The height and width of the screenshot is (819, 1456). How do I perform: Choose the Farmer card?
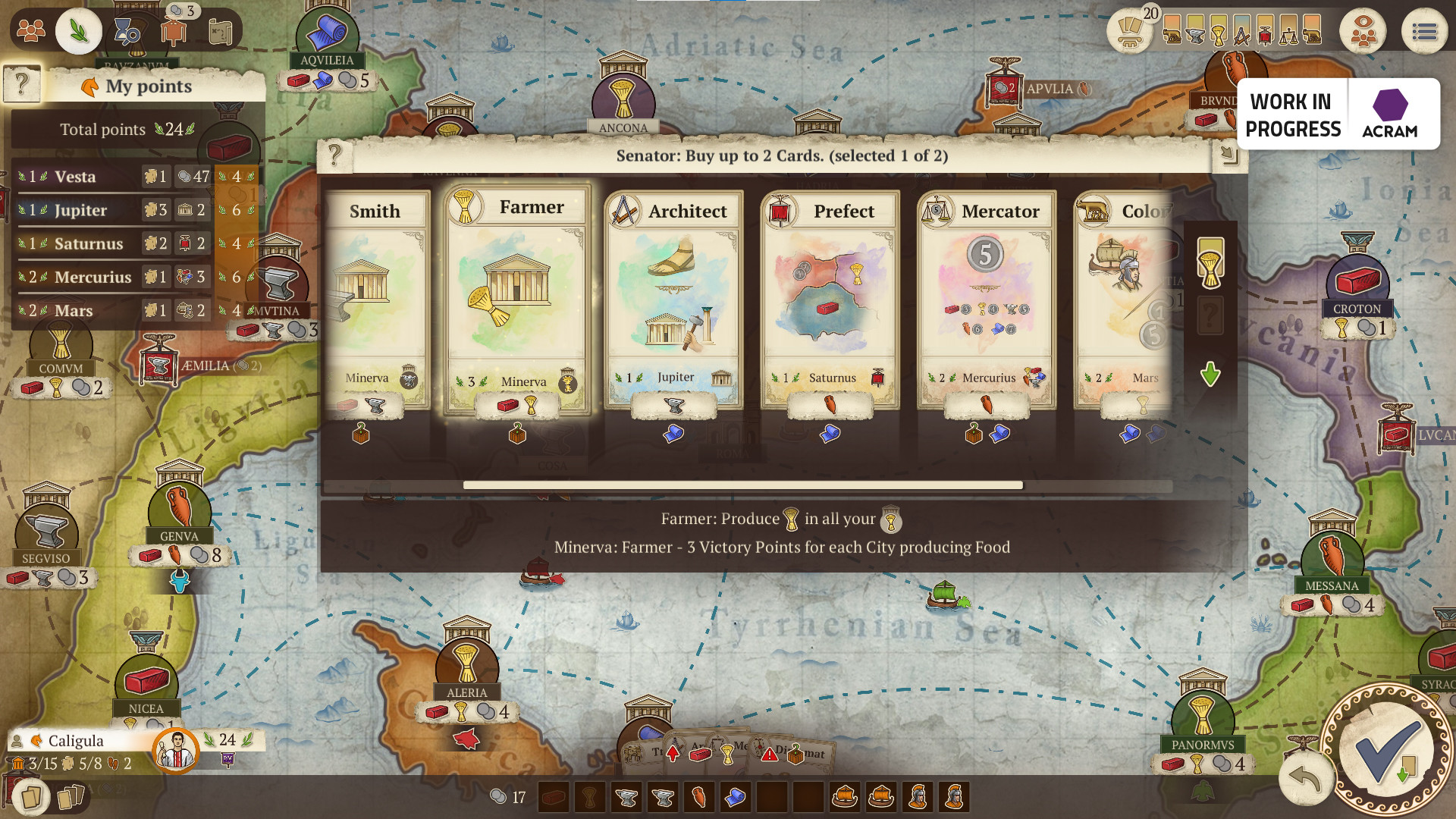click(516, 300)
